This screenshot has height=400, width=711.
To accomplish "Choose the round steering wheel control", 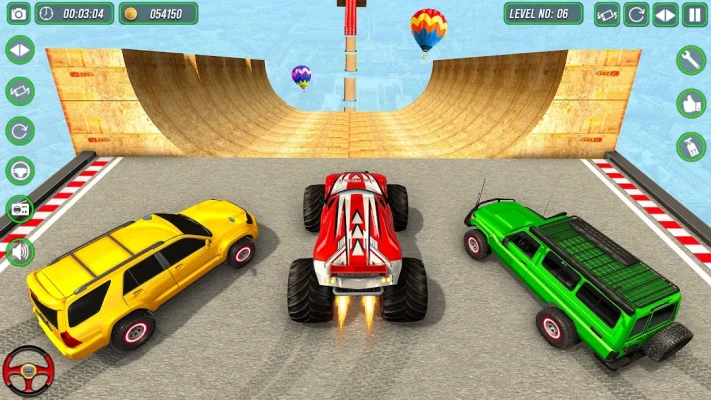I will pos(19,170).
